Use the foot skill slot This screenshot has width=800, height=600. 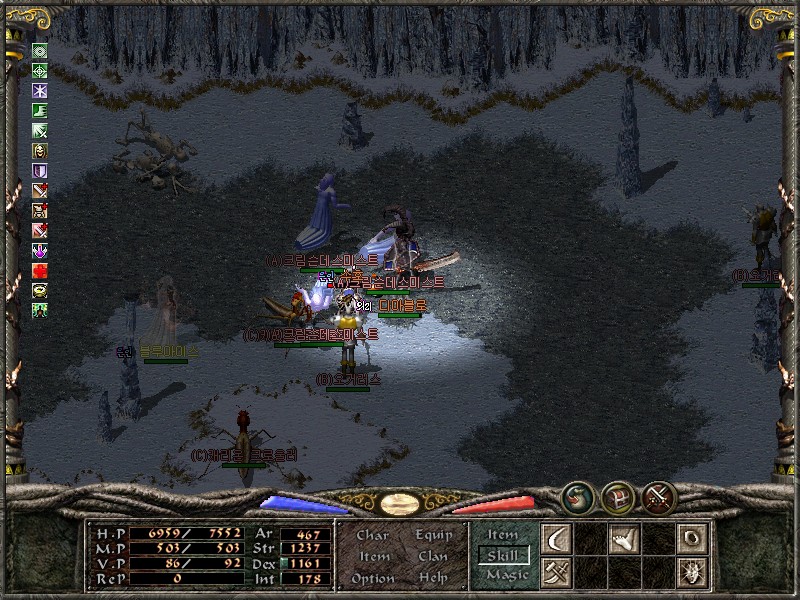(624, 539)
